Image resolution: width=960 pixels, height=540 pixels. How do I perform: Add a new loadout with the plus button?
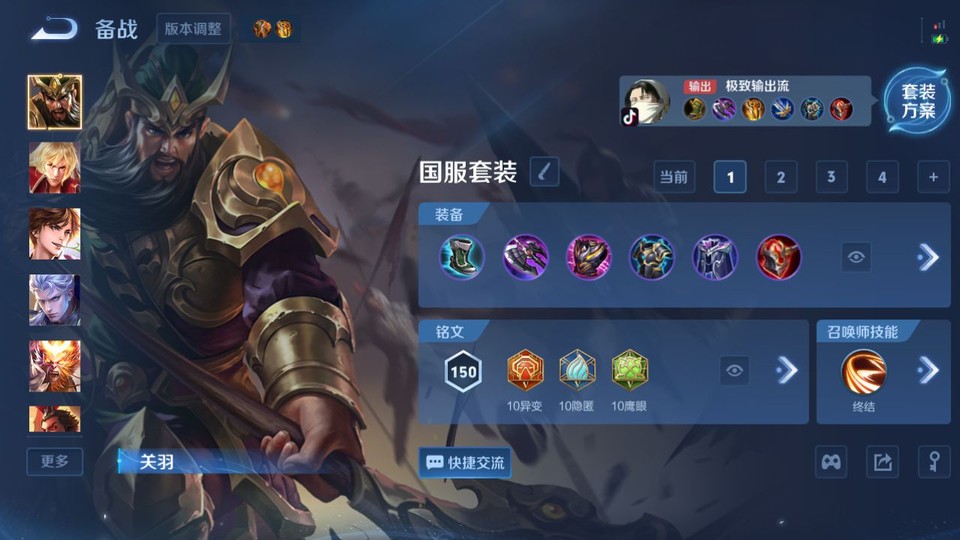pyautogui.click(x=932, y=178)
